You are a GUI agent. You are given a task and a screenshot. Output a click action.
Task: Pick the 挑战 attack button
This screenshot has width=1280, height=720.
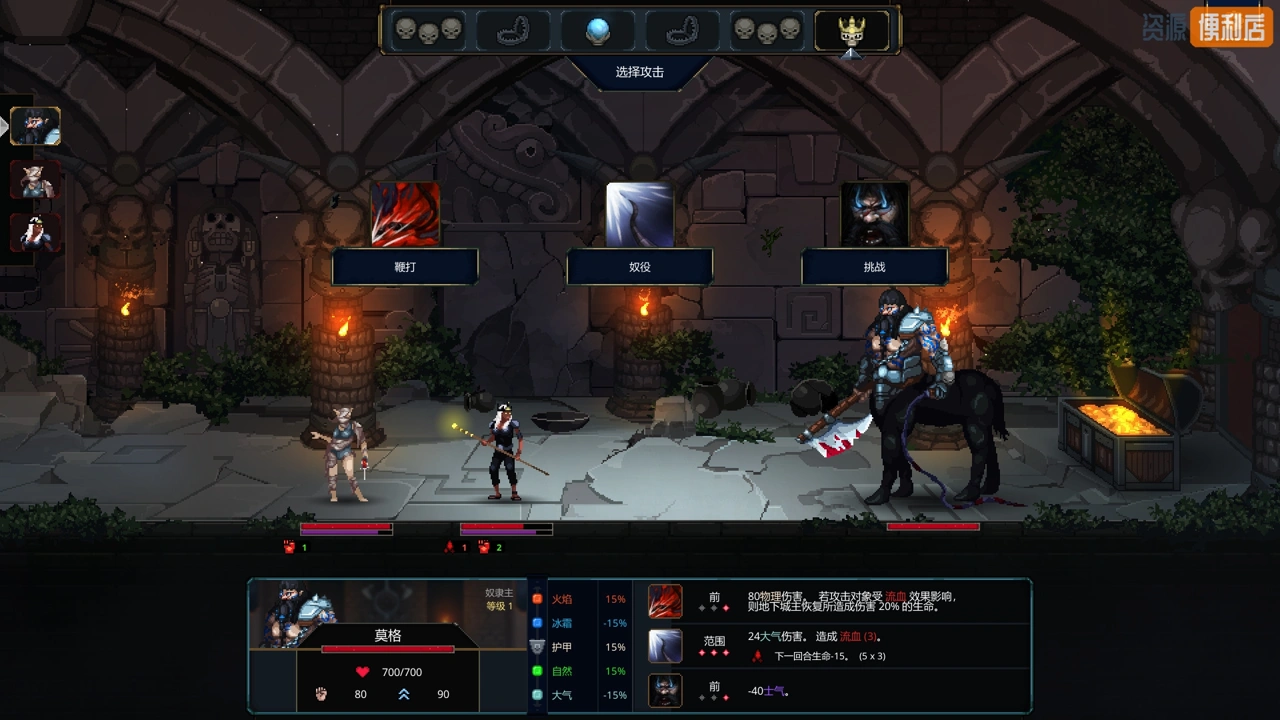[875, 267]
